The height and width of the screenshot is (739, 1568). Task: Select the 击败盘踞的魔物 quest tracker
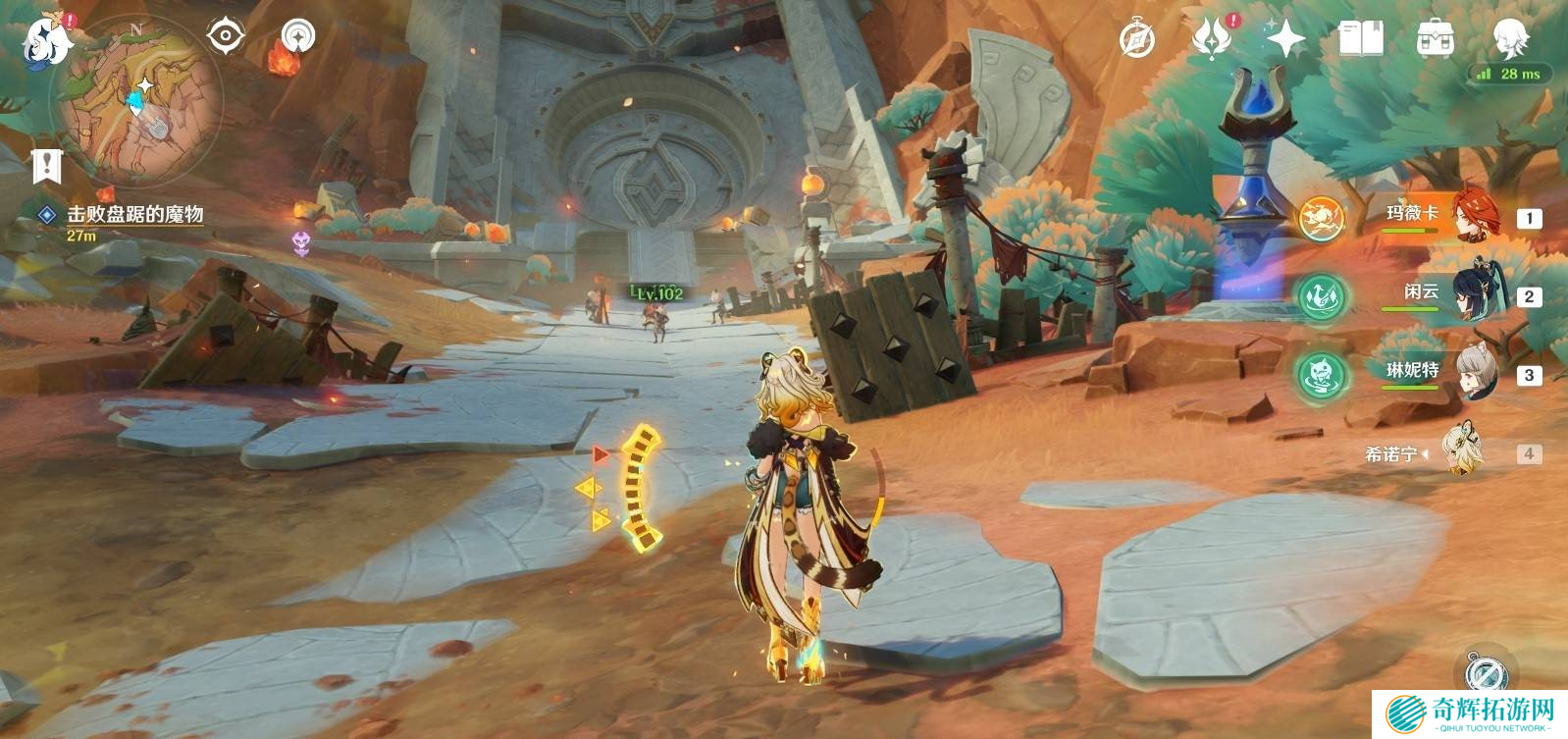pyautogui.click(x=134, y=215)
